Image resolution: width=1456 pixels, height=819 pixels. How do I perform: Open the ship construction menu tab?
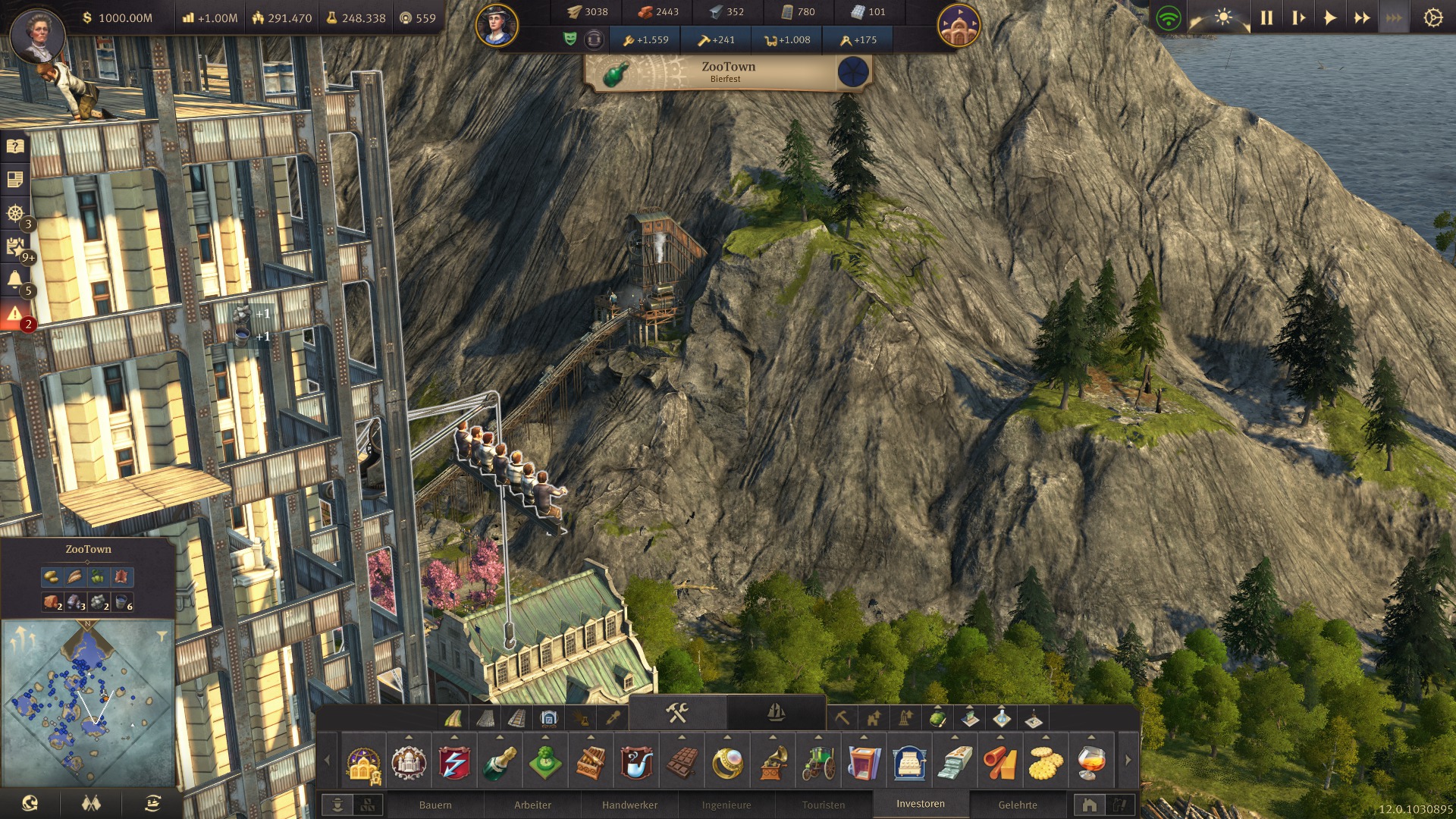[x=775, y=712]
